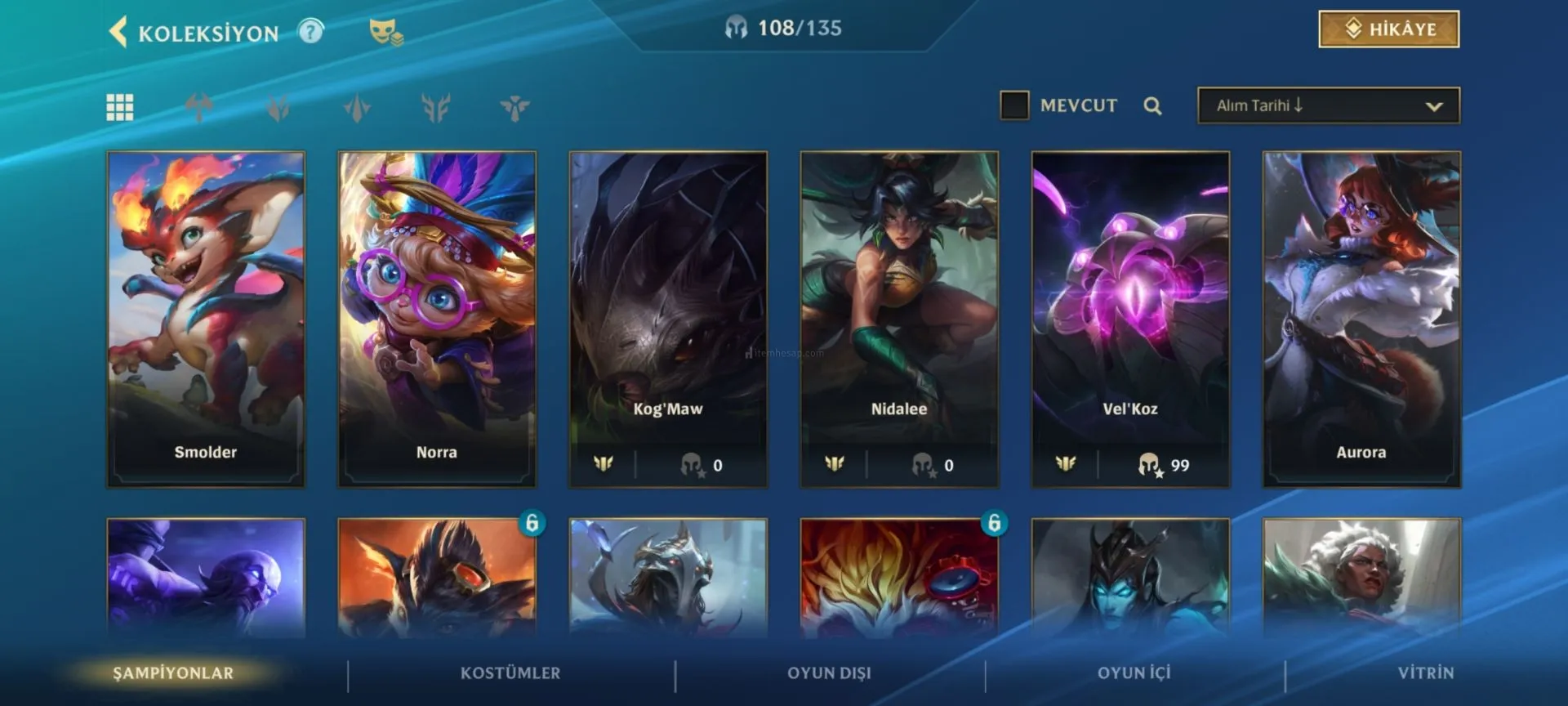Go back from the Koleksiyon screen
1568x706 pixels.
pyautogui.click(x=119, y=32)
